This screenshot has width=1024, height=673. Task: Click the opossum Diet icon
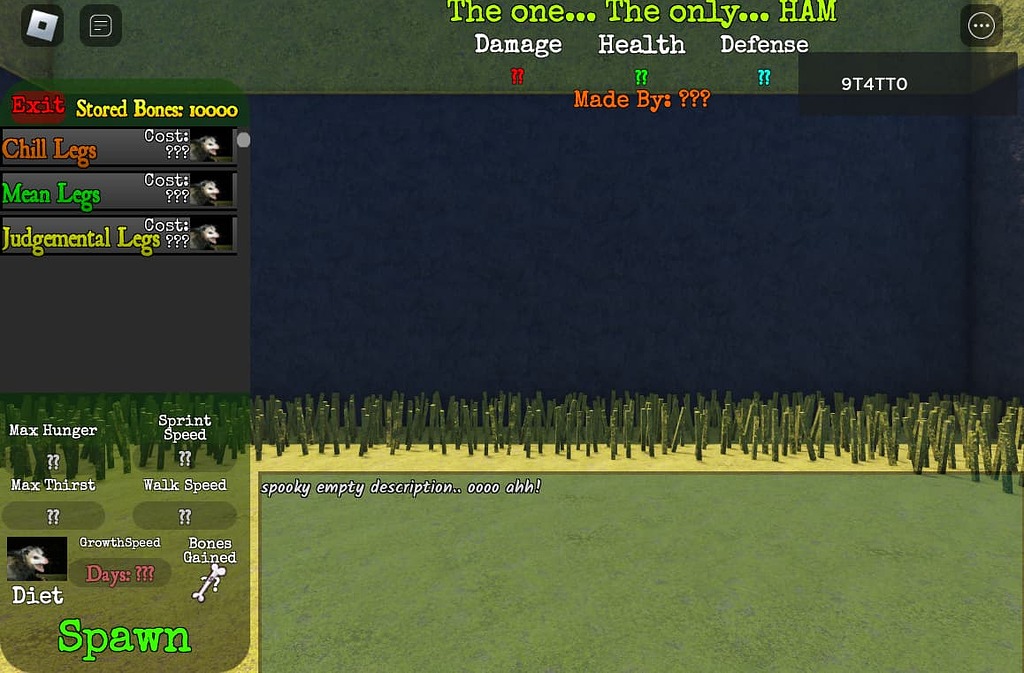pyautogui.click(x=37, y=560)
